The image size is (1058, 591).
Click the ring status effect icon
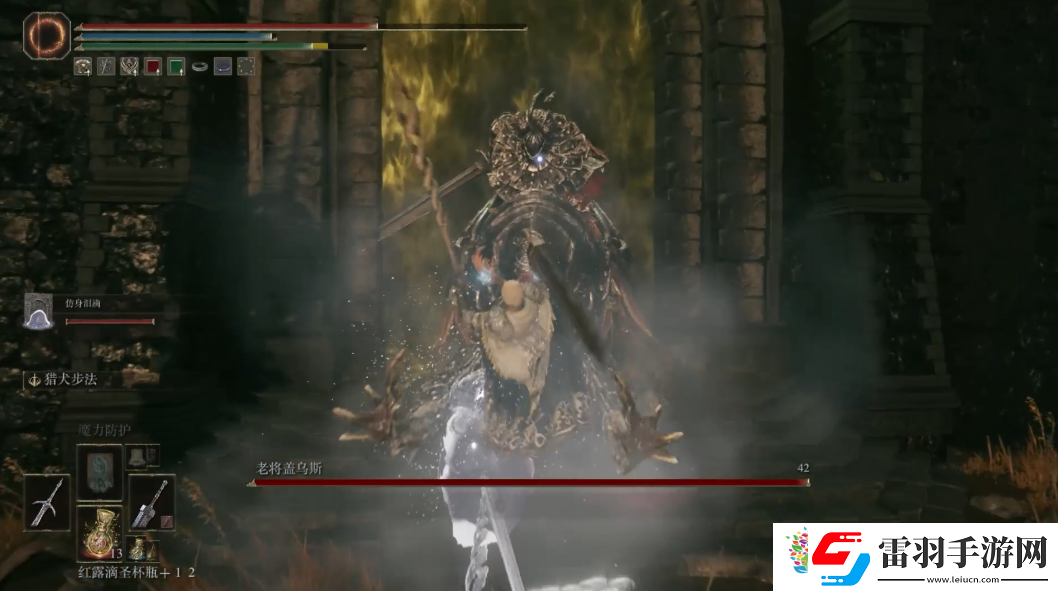click(x=199, y=67)
